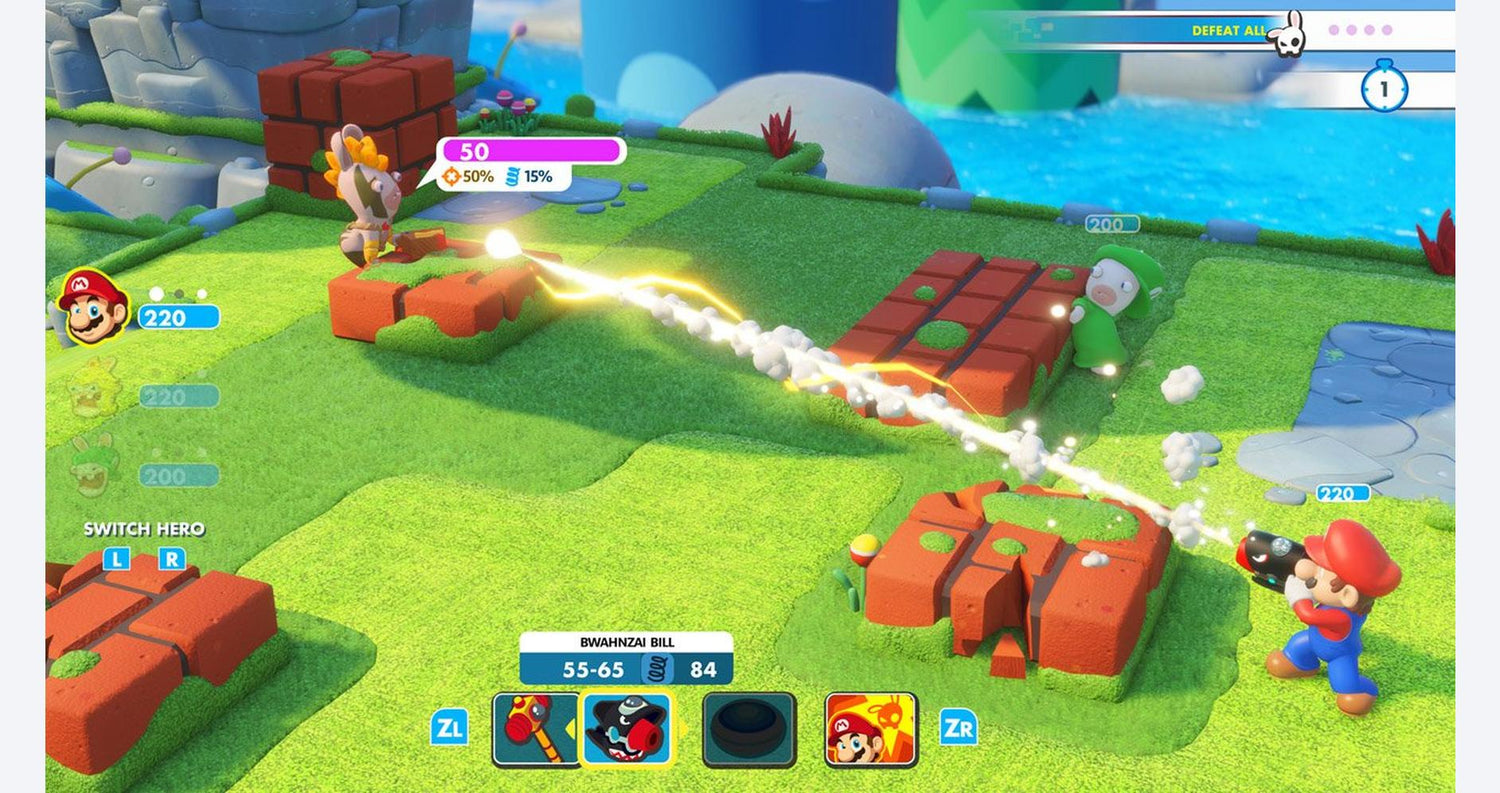Image resolution: width=1500 pixels, height=793 pixels.
Task: Activate Mario's hero ability icon
Action: 870,729
